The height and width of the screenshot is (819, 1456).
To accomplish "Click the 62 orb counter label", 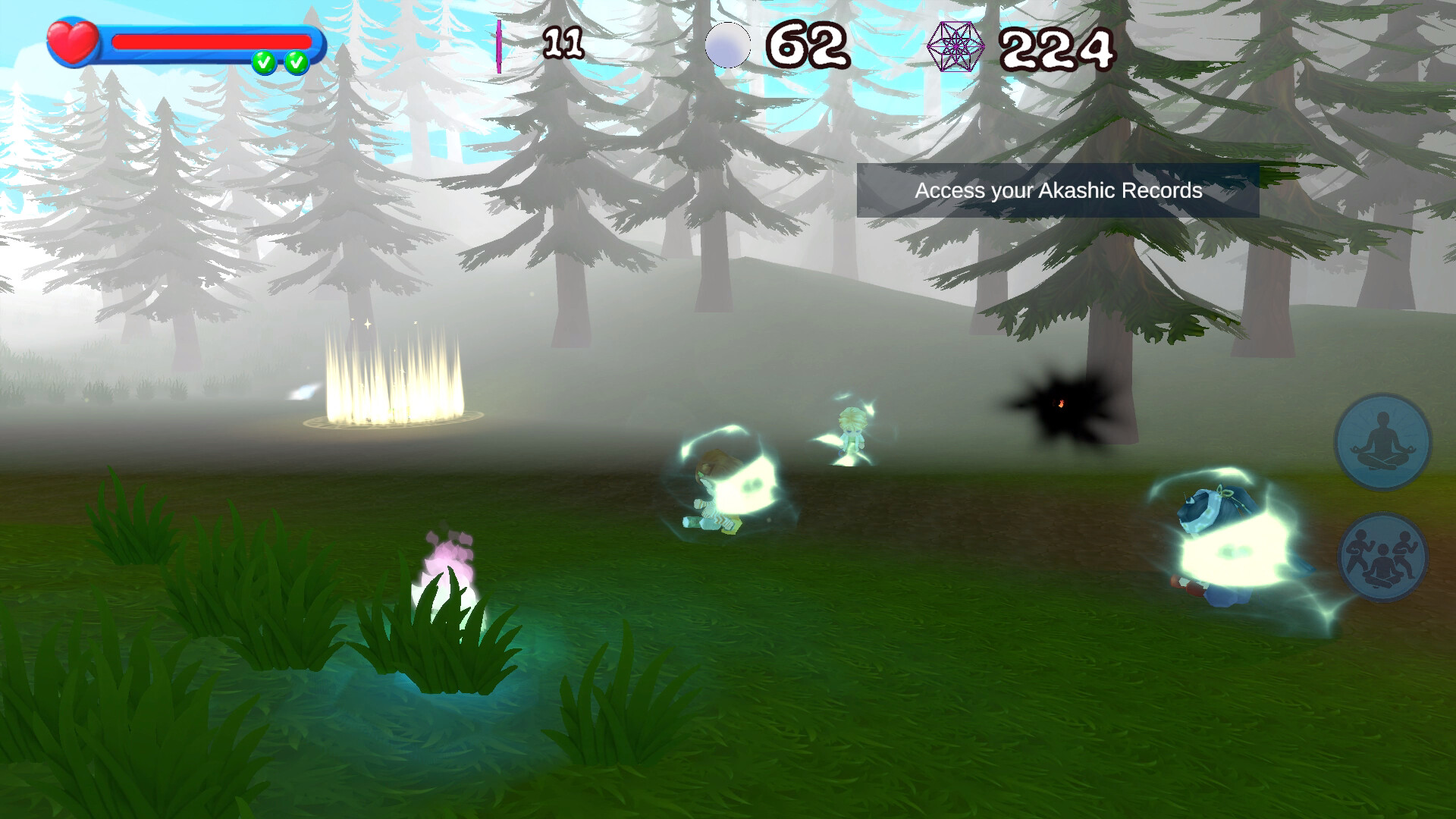I will (805, 45).
